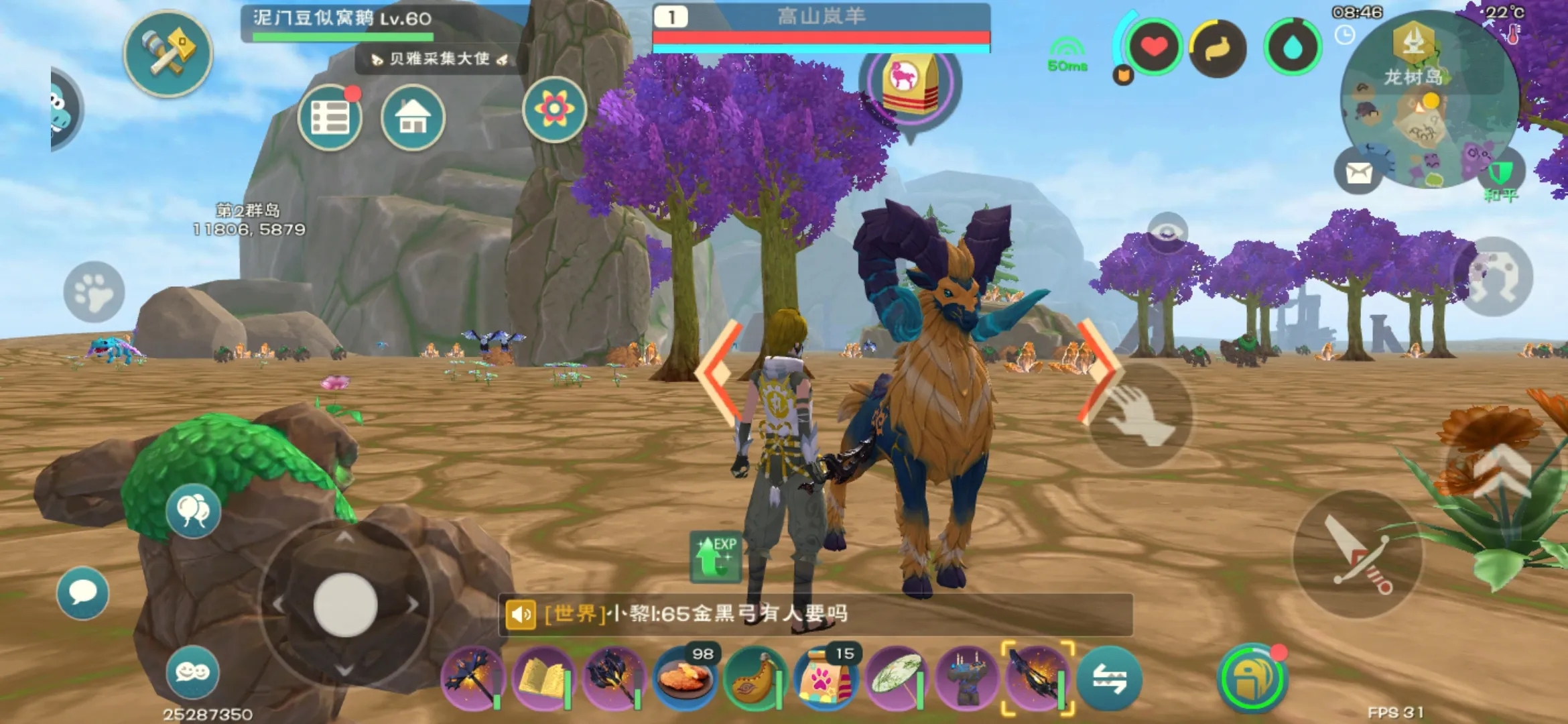The image size is (1568, 724).
Task: Open the flower event icon
Action: [x=554, y=109]
